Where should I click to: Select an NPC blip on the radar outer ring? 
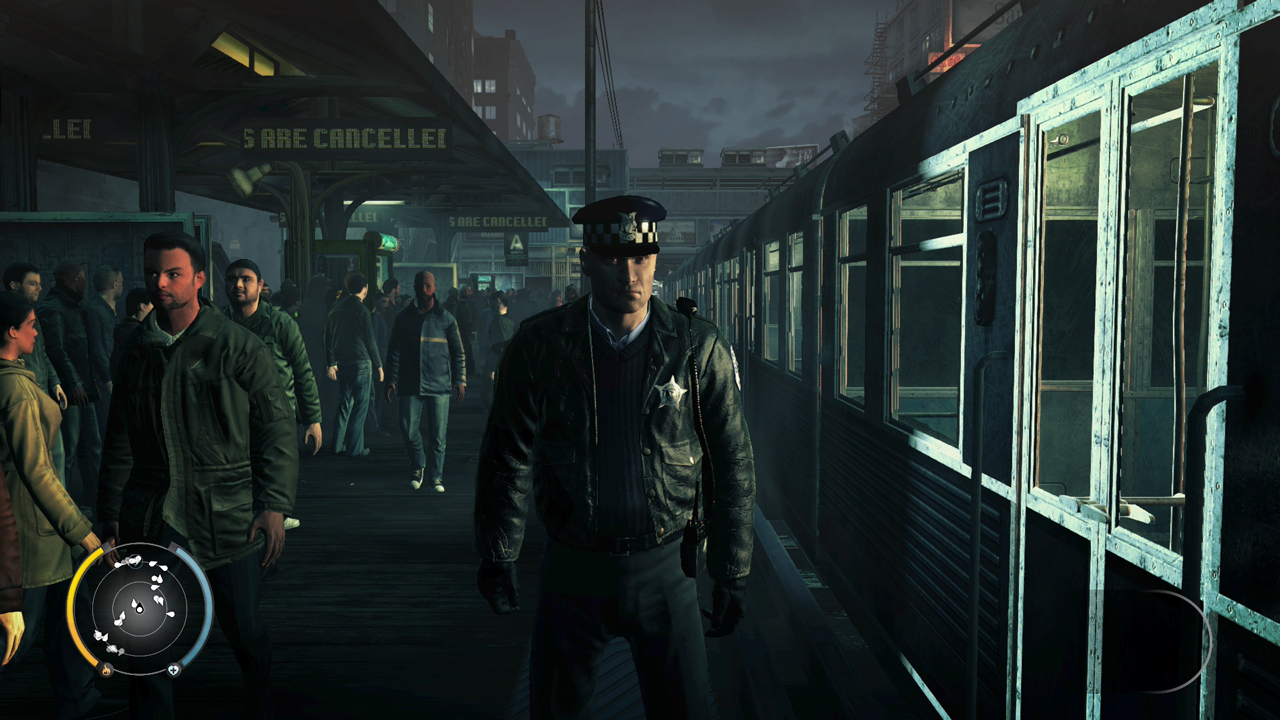click(x=99, y=636)
